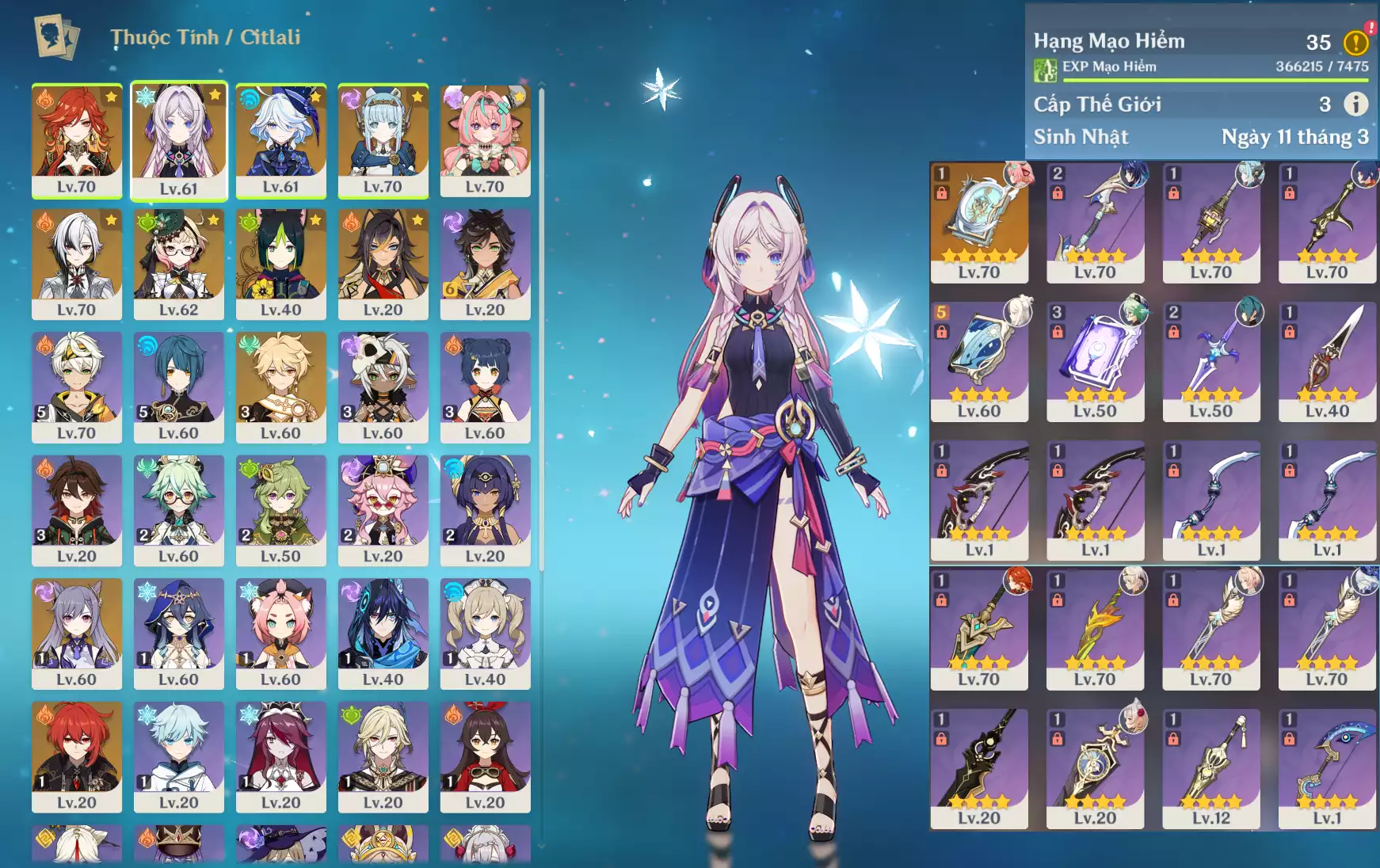
Task: Select the purple book catalyst at Lv.50
Action: coord(1095,360)
